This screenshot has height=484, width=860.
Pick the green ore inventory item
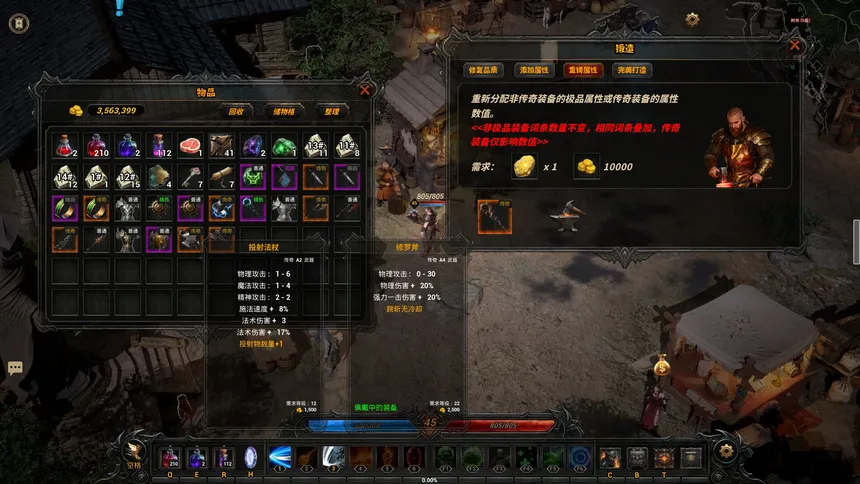pyautogui.click(x=285, y=146)
